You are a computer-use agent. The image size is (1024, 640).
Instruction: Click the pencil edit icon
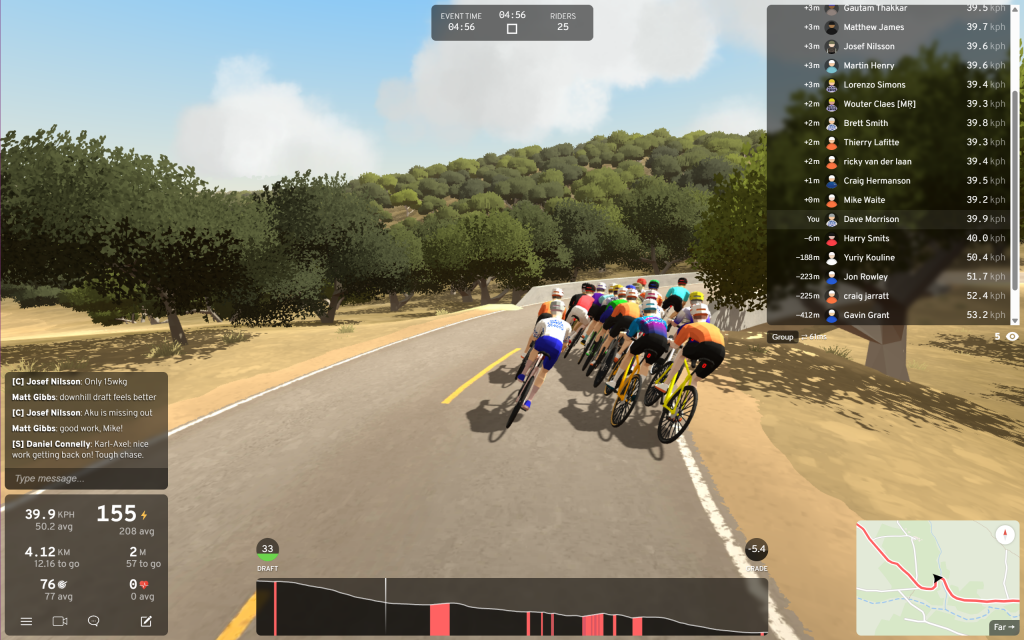pyautogui.click(x=146, y=621)
